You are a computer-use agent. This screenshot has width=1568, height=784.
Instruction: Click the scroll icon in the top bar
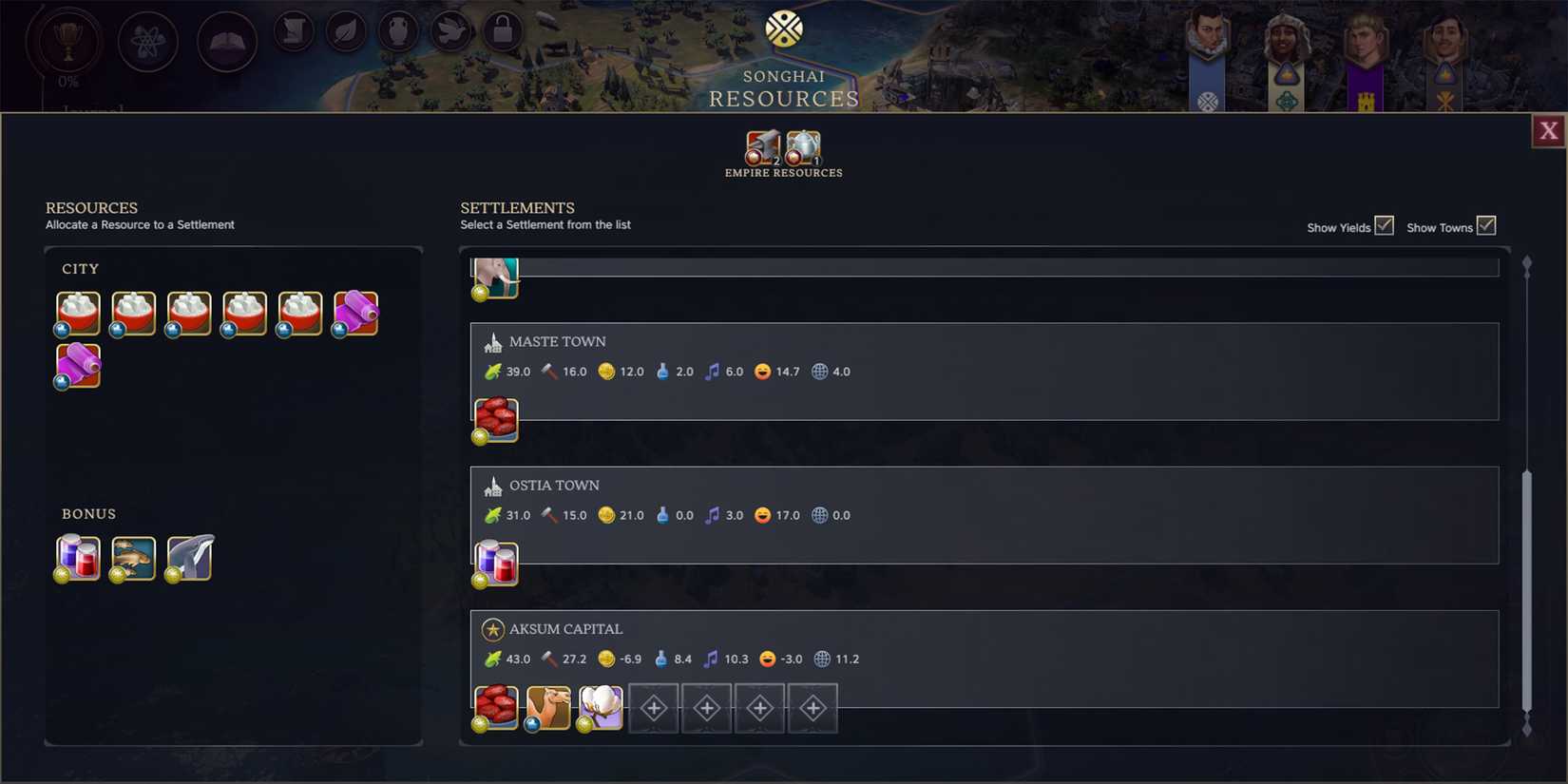tap(293, 31)
